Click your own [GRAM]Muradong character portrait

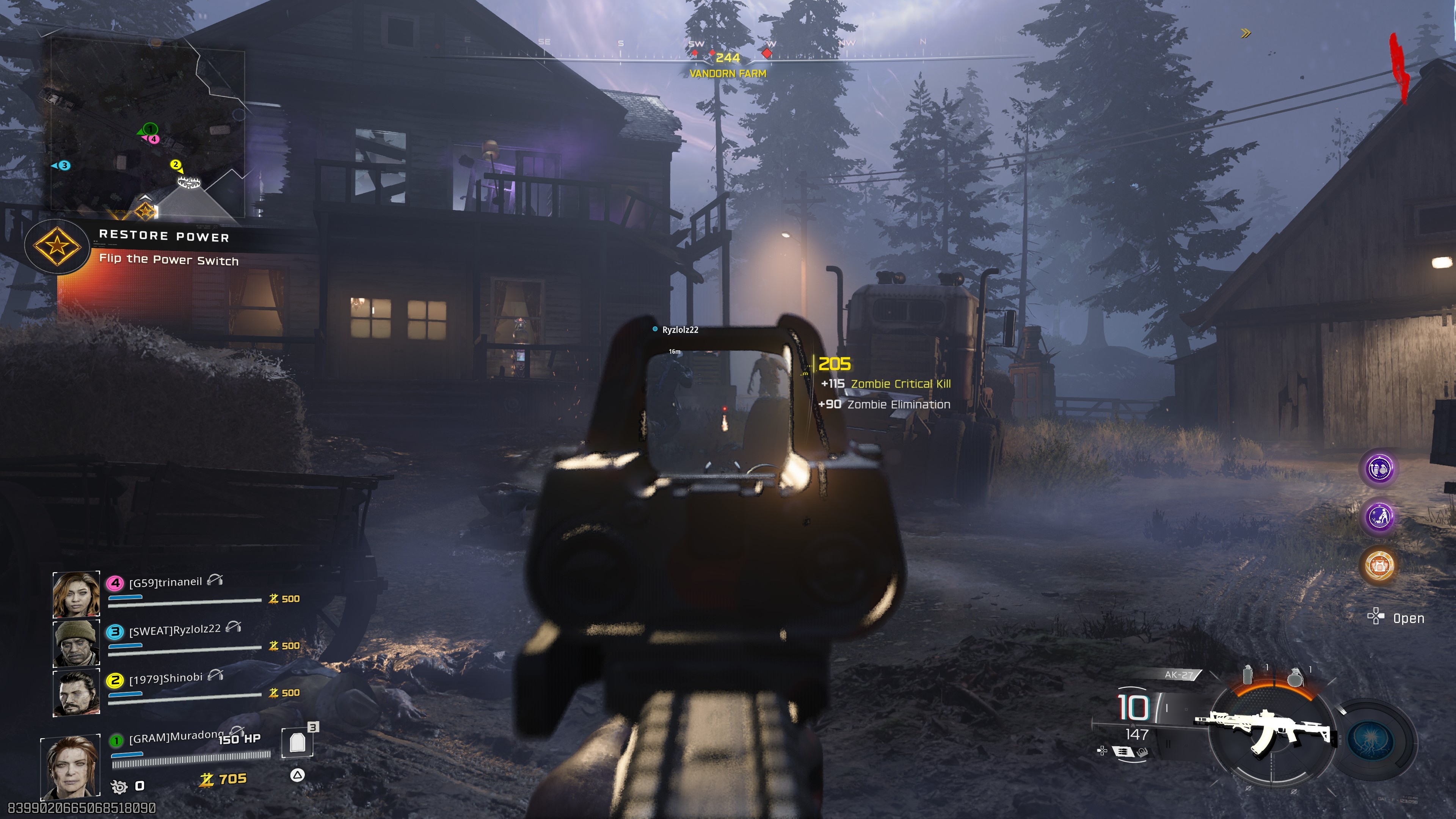71,766
